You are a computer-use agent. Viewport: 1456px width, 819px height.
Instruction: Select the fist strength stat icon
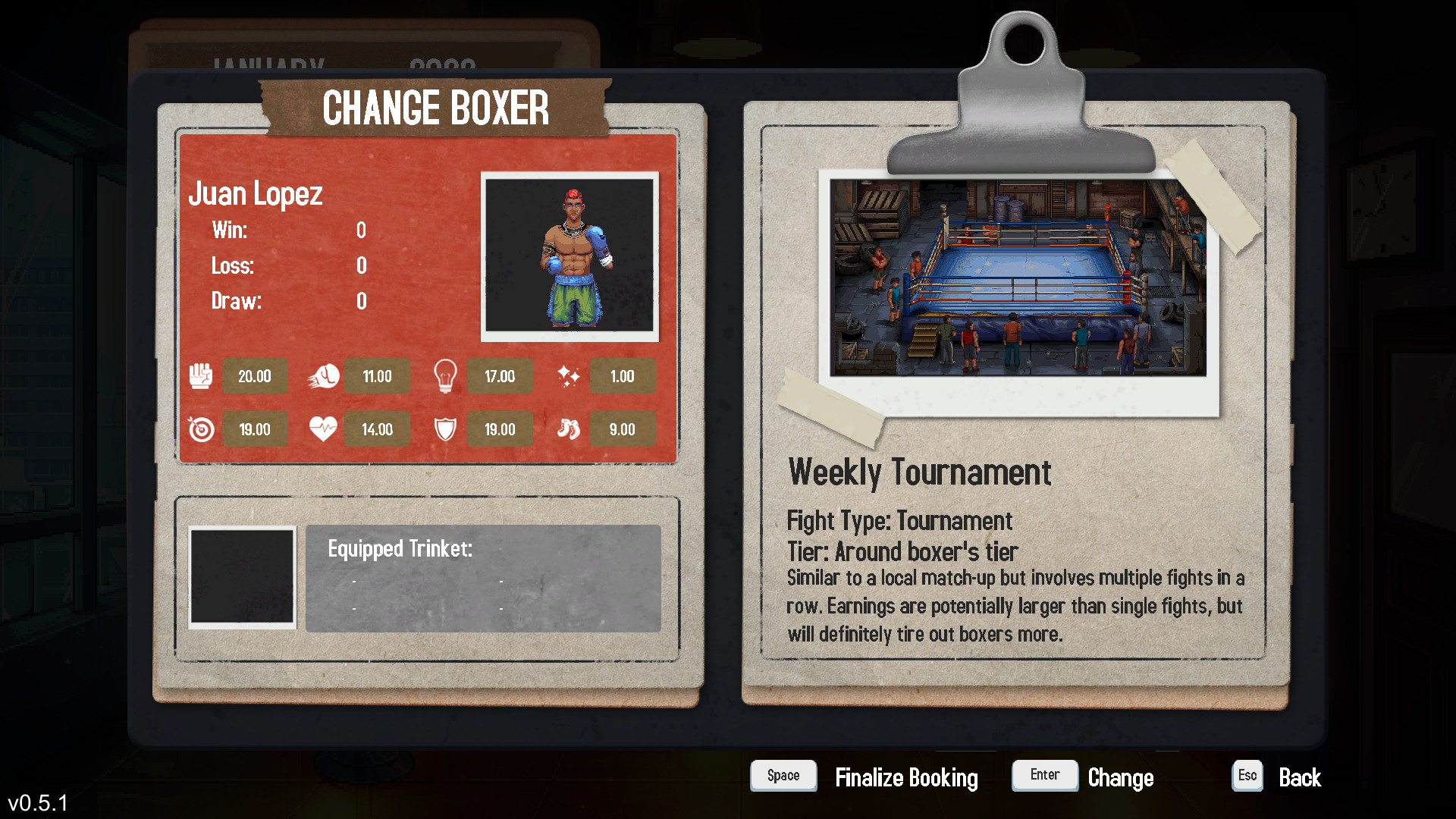point(200,375)
